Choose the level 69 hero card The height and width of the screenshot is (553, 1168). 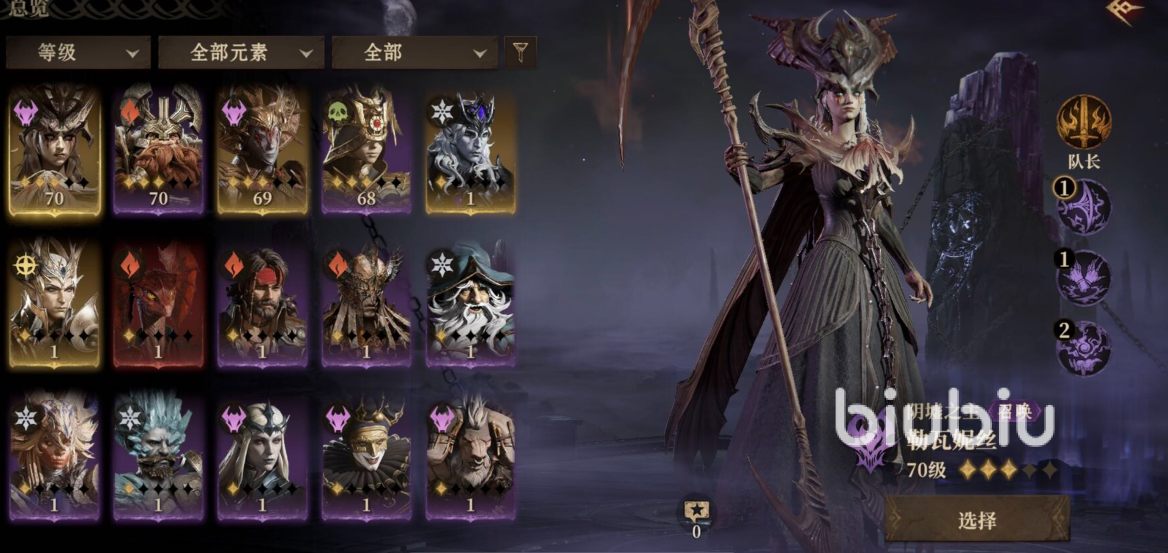pos(262,149)
